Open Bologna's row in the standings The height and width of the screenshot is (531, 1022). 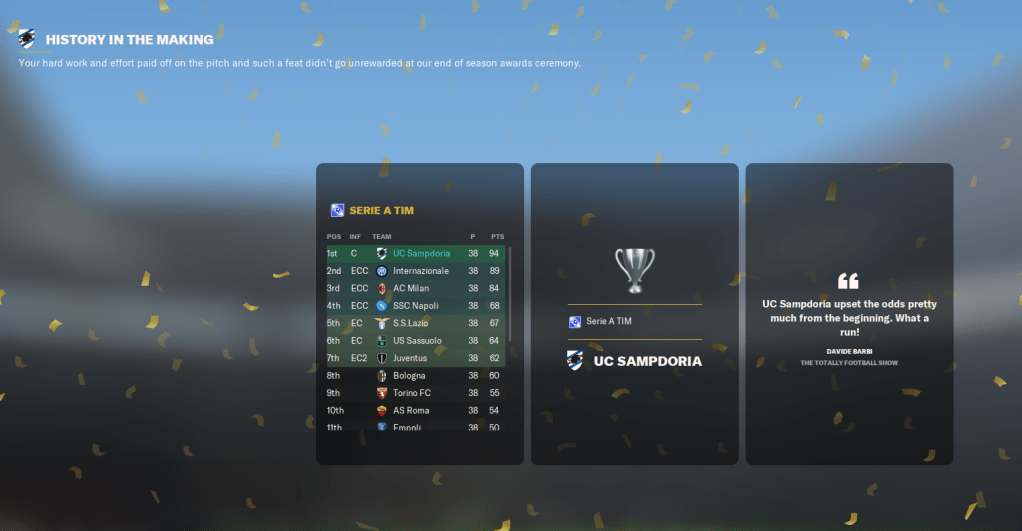tap(408, 376)
